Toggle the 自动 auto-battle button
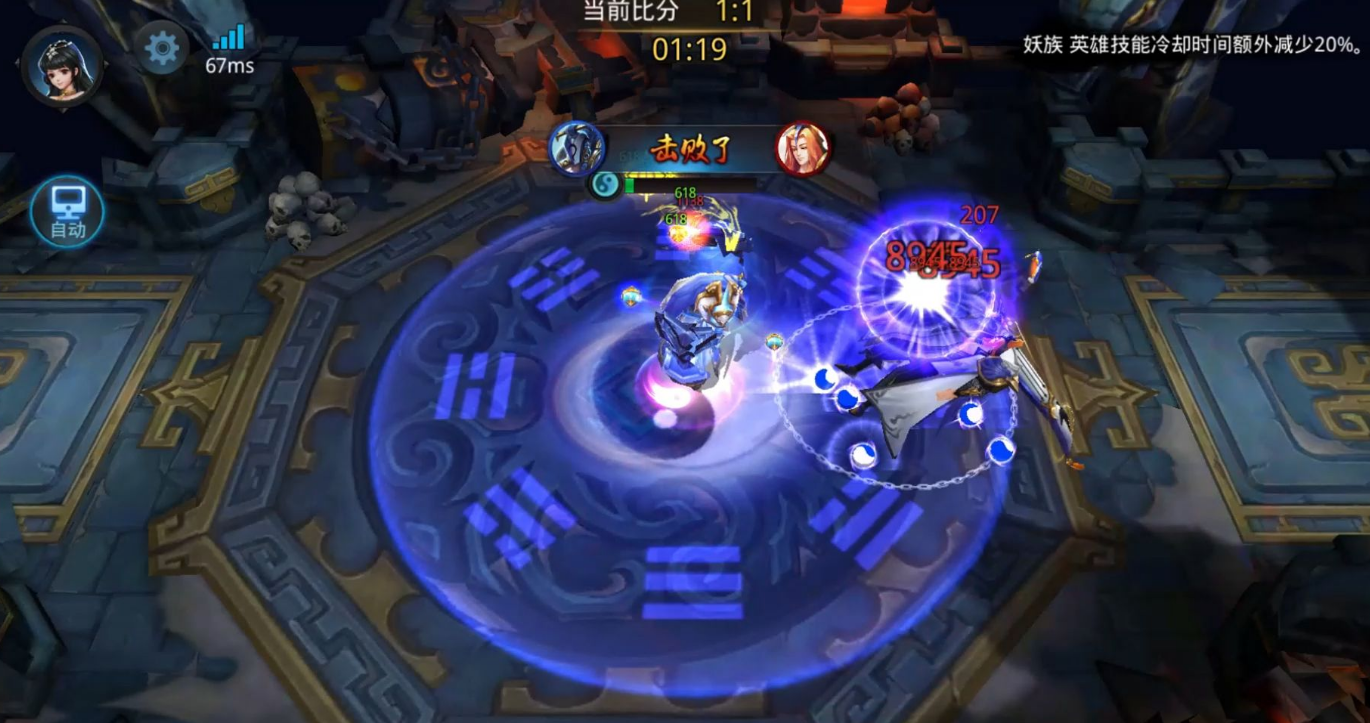The height and width of the screenshot is (723, 1370). coord(68,213)
